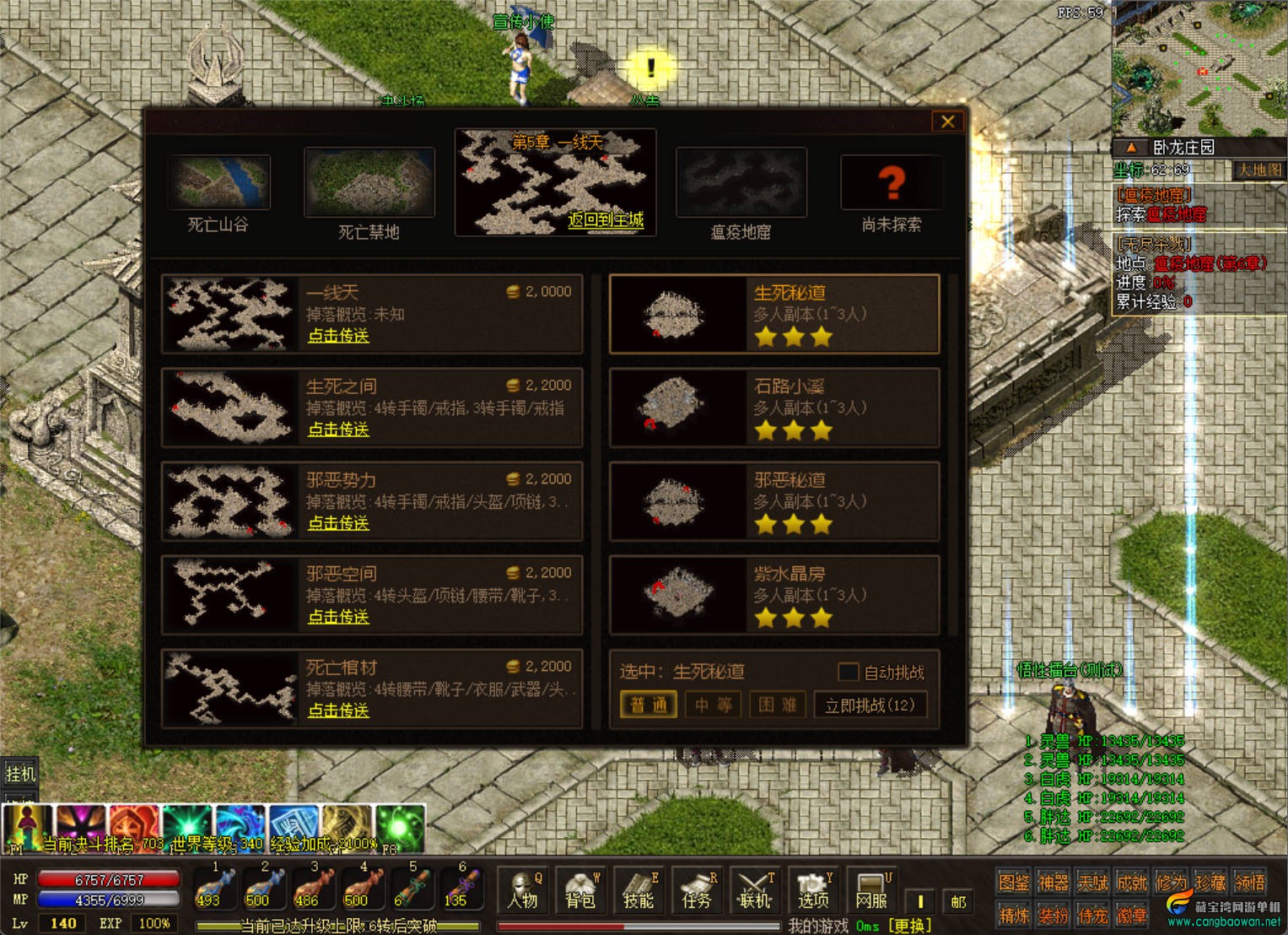This screenshot has width=1288, height=935.
Task: Select the 石路小溪 dungeon
Action: point(773,408)
